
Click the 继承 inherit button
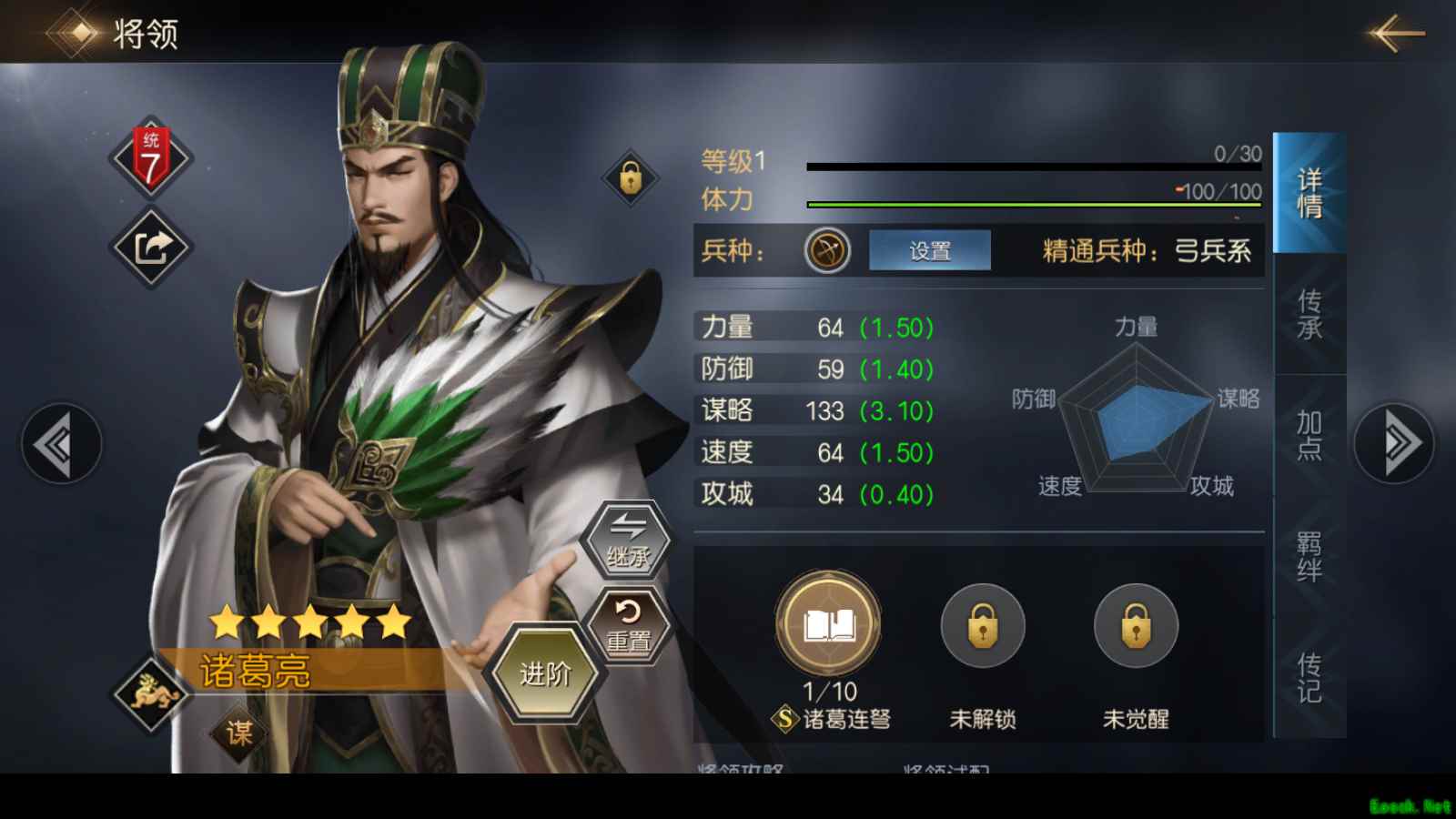coord(631,542)
